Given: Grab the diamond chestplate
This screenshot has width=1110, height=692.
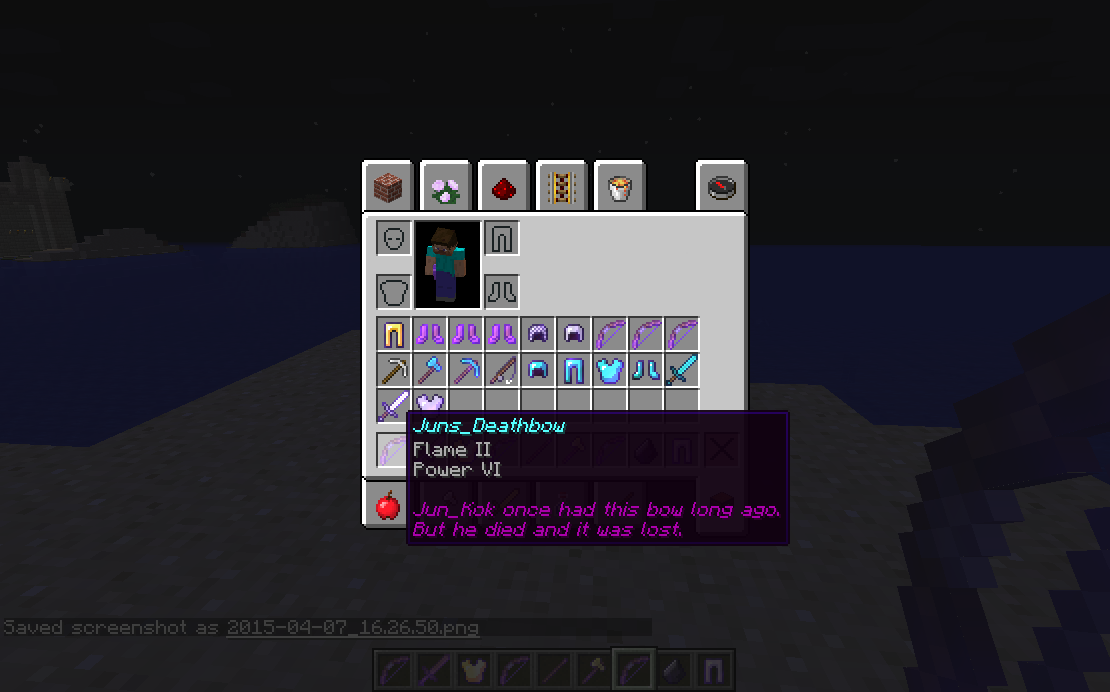Looking at the screenshot, I should tap(610, 371).
